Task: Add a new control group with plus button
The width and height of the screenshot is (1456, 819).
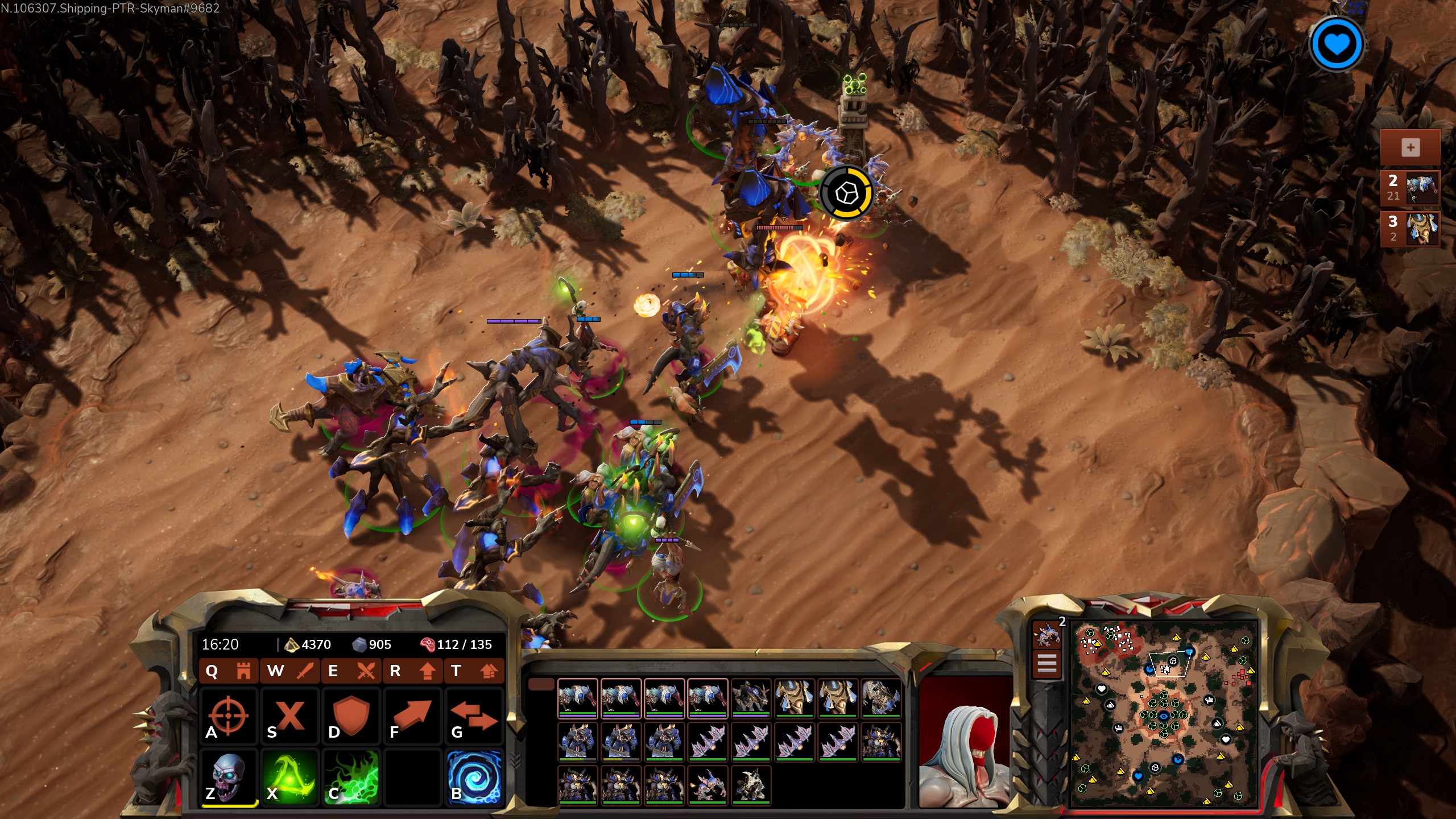Action: pyautogui.click(x=1410, y=148)
